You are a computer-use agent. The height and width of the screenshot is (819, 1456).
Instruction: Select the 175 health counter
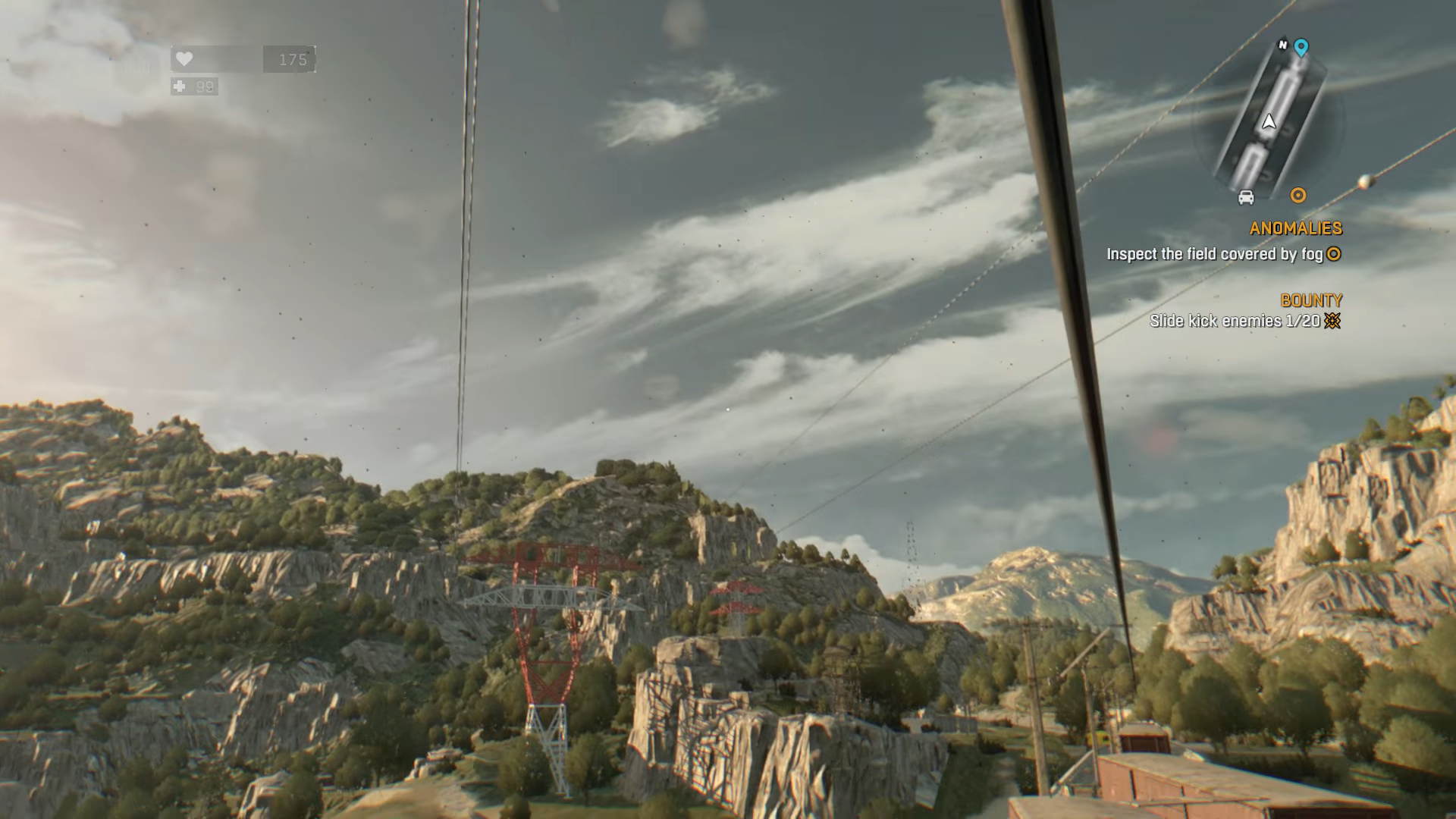(x=293, y=58)
